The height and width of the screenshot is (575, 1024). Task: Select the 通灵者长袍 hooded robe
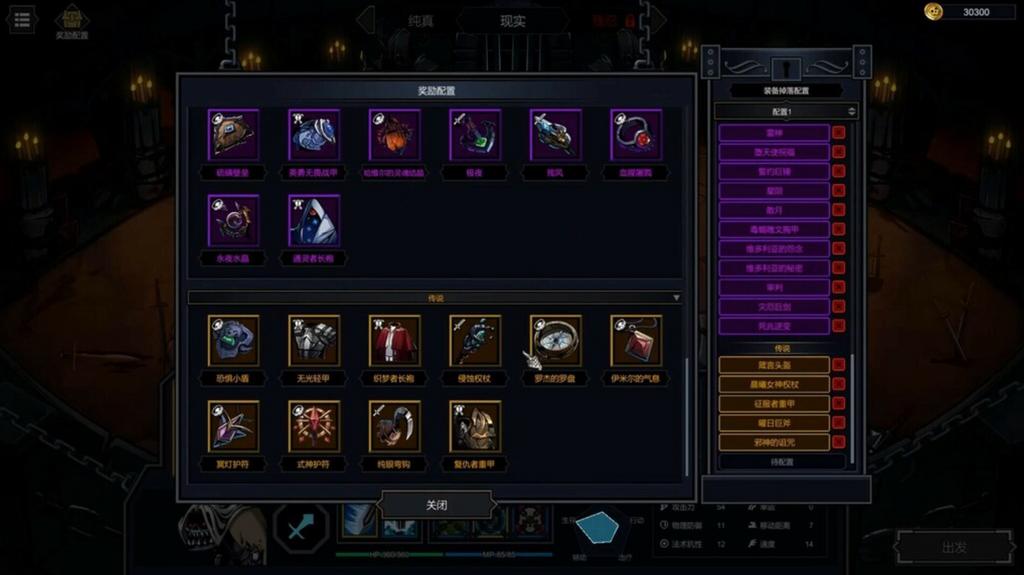[x=314, y=220]
